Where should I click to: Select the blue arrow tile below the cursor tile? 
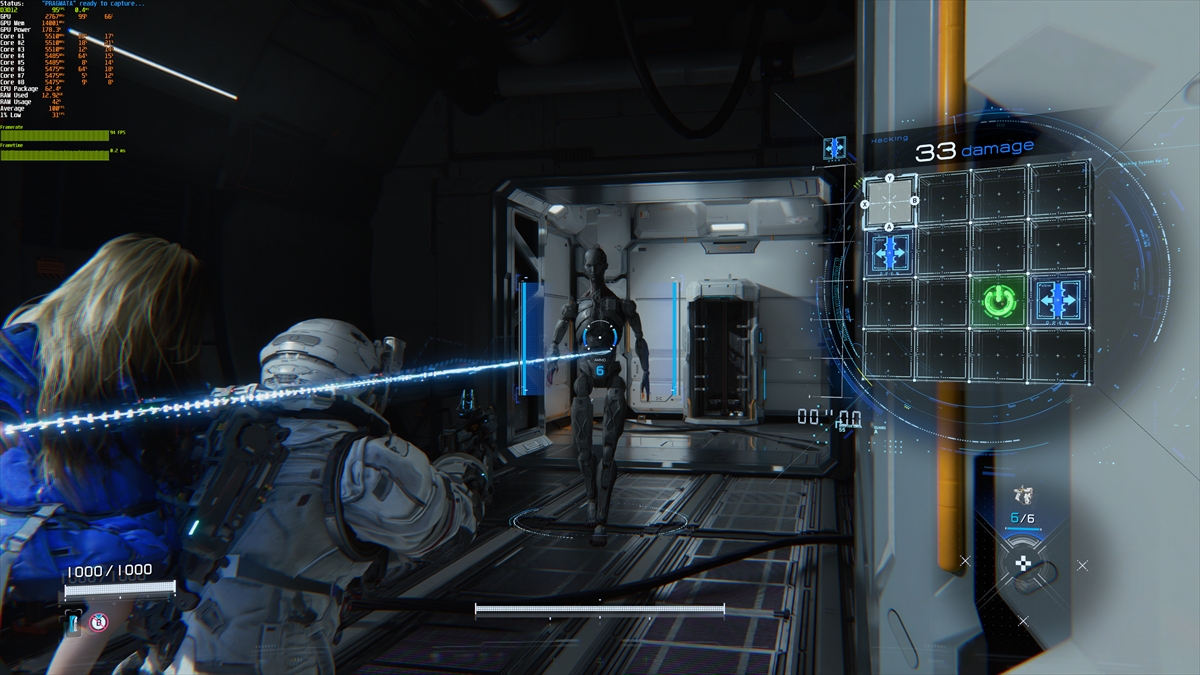pyautogui.click(x=890, y=252)
